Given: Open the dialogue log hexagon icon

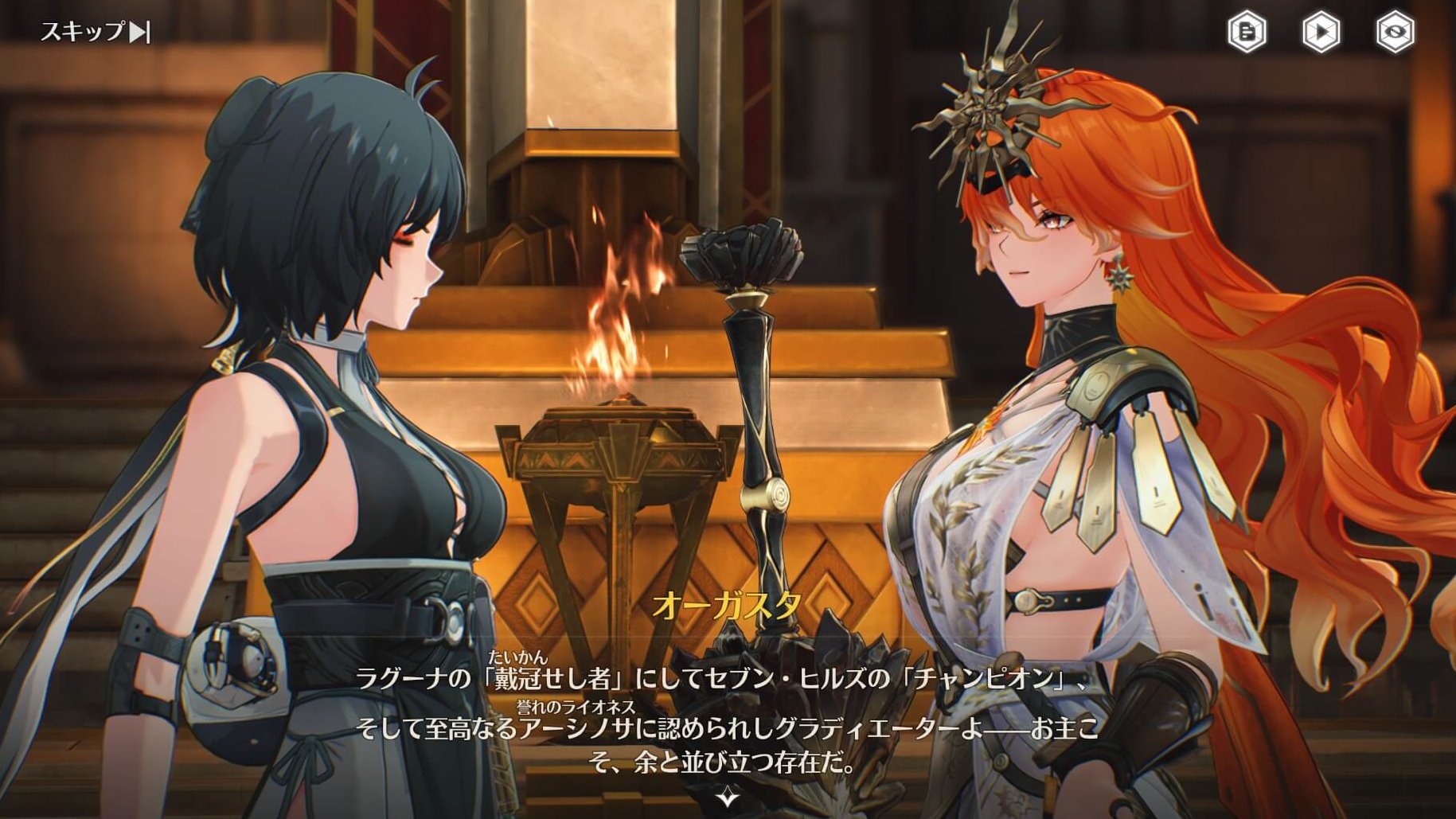Looking at the screenshot, I should (1247, 33).
